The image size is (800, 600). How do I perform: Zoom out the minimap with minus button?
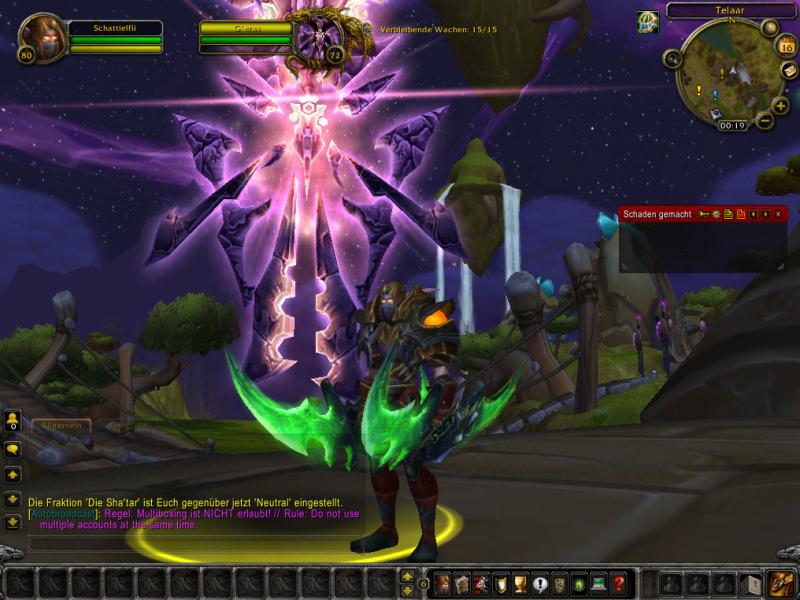(765, 121)
